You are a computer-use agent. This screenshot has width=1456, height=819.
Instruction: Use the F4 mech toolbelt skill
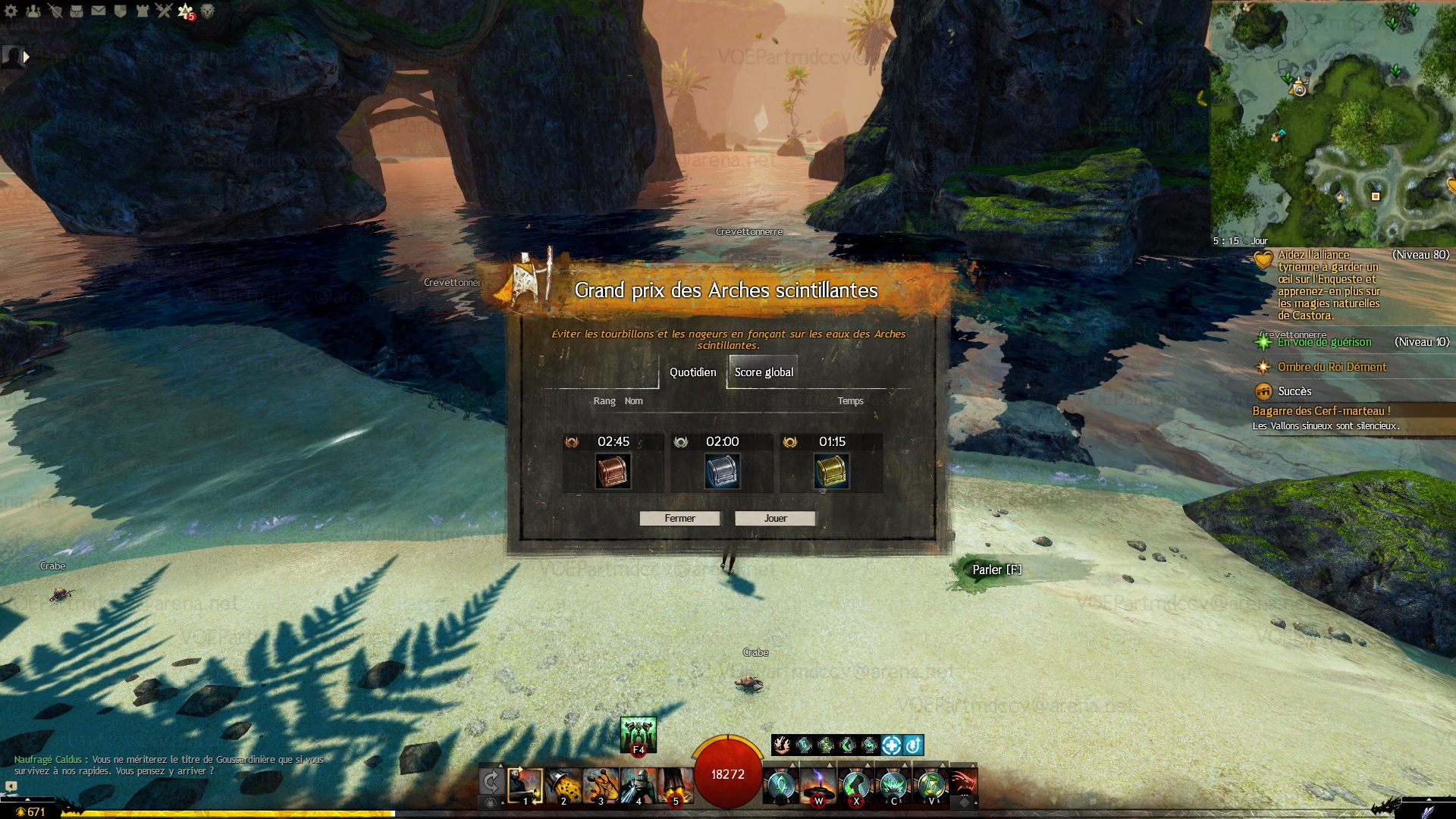(638, 735)
